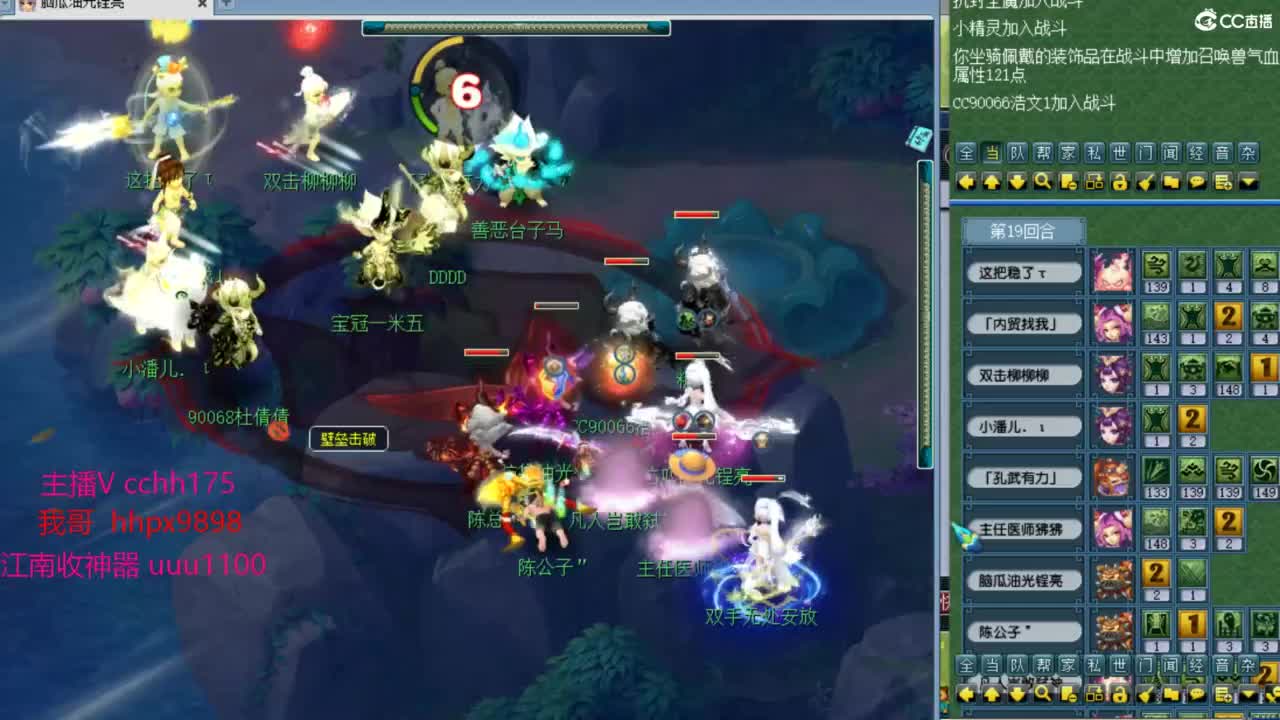Viewport: 1280px width, 720px height.
Task: Switch to the 帮 guild chat tab
Action: point(1043,153)
